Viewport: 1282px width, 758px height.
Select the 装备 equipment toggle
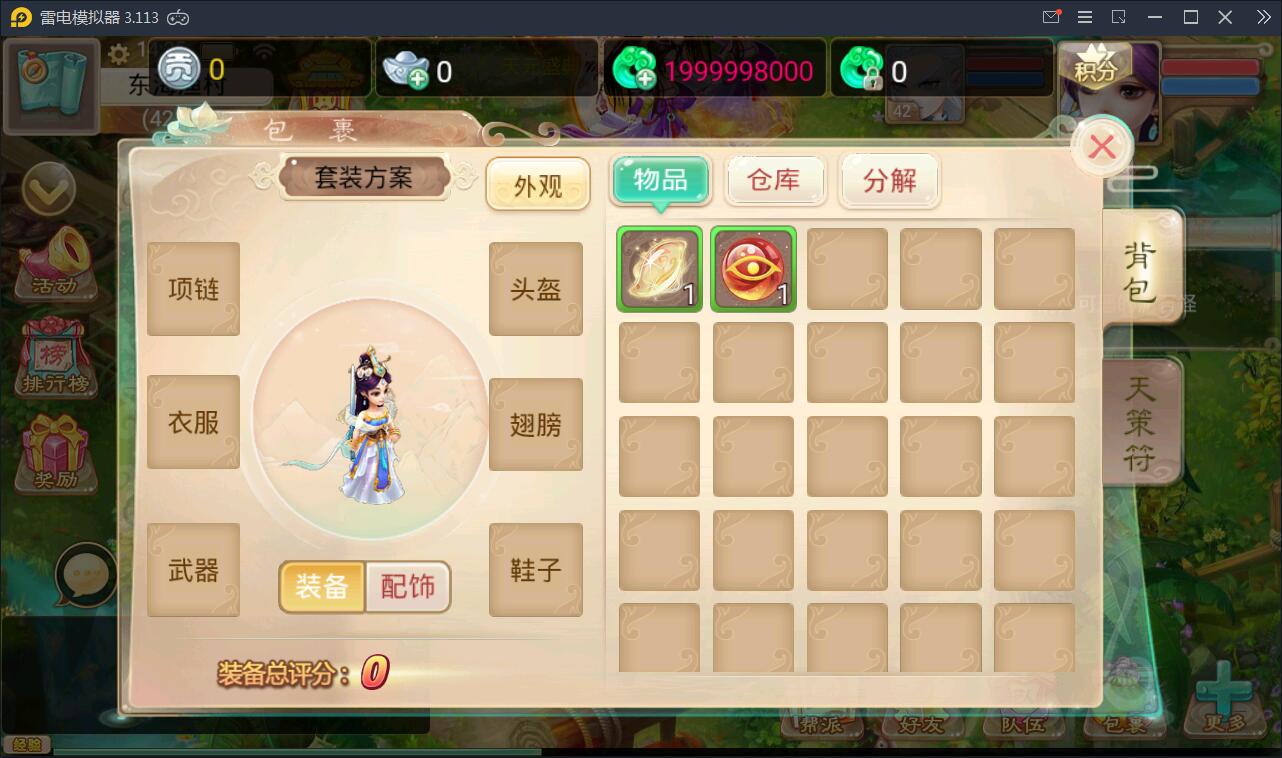click(x=322, y=588)
